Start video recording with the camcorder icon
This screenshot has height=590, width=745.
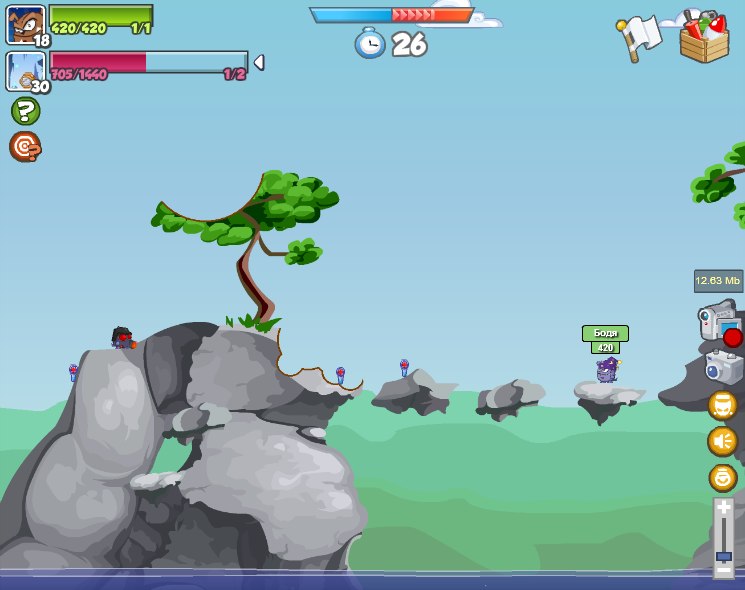coord(719,324)
